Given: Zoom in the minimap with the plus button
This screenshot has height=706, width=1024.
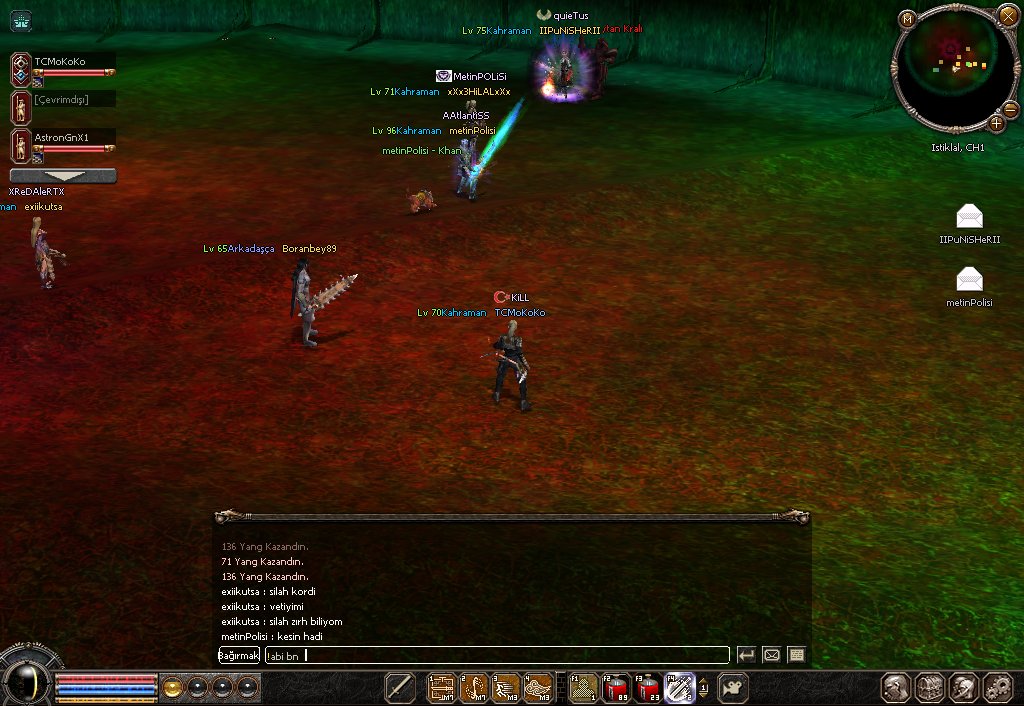Looking at the screenshot, I should (x=996, y=123).
